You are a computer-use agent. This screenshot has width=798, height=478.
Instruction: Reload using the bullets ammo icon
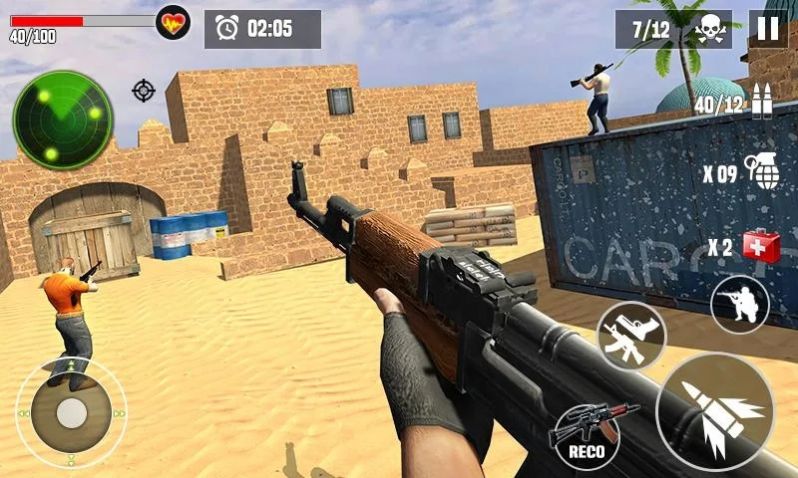tap(763, 100)
